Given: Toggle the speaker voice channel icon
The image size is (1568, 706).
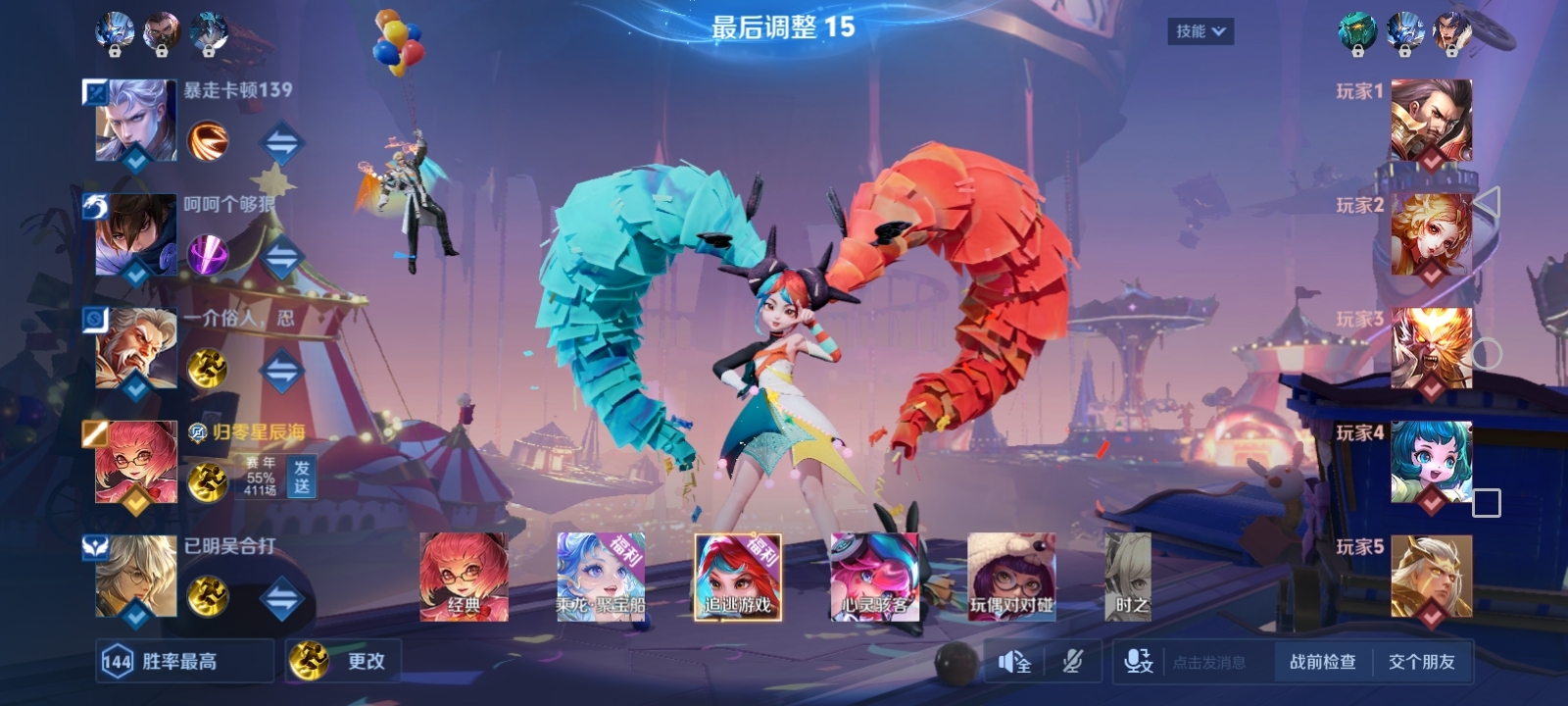Looking at the screenshot, I should 1014,663.
